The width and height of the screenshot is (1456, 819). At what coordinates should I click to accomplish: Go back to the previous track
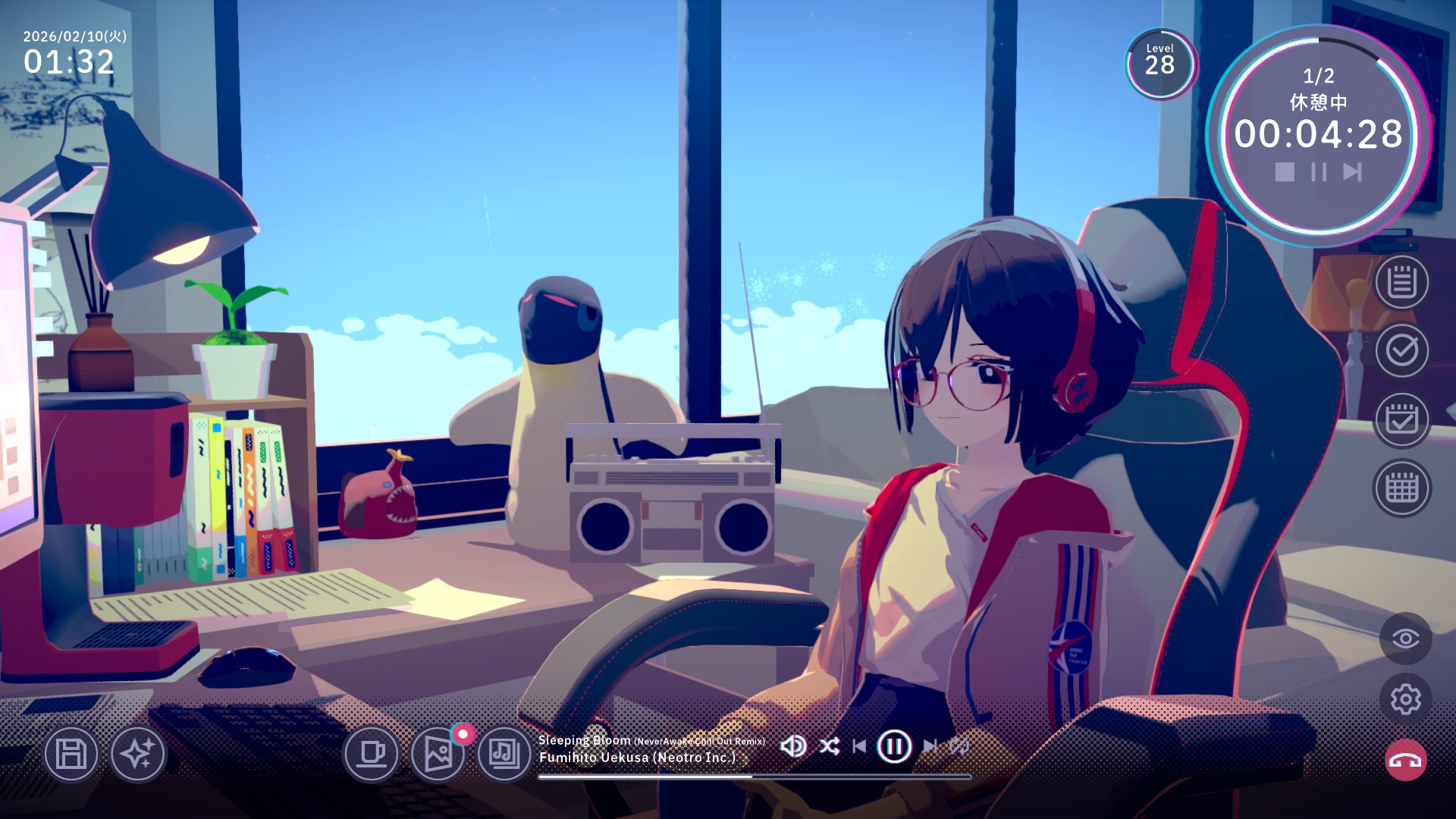point(859,746)
